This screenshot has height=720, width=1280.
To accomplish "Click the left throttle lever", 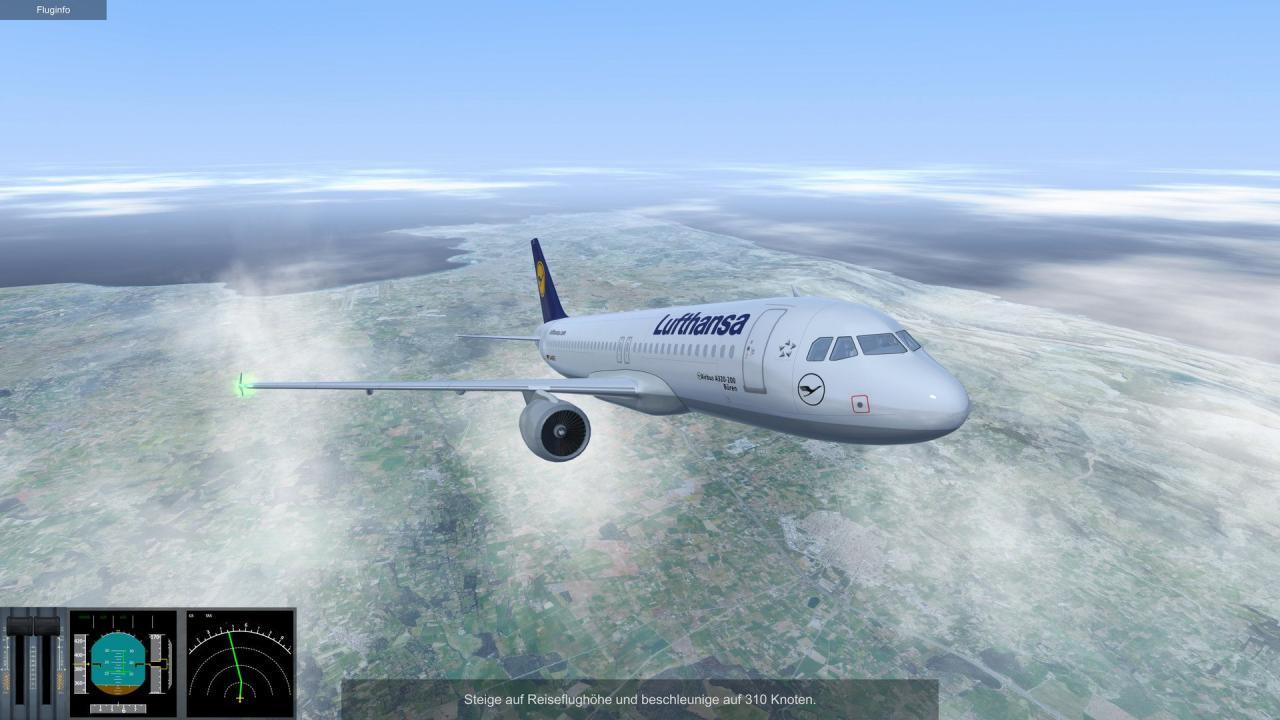I will (19, 627).
